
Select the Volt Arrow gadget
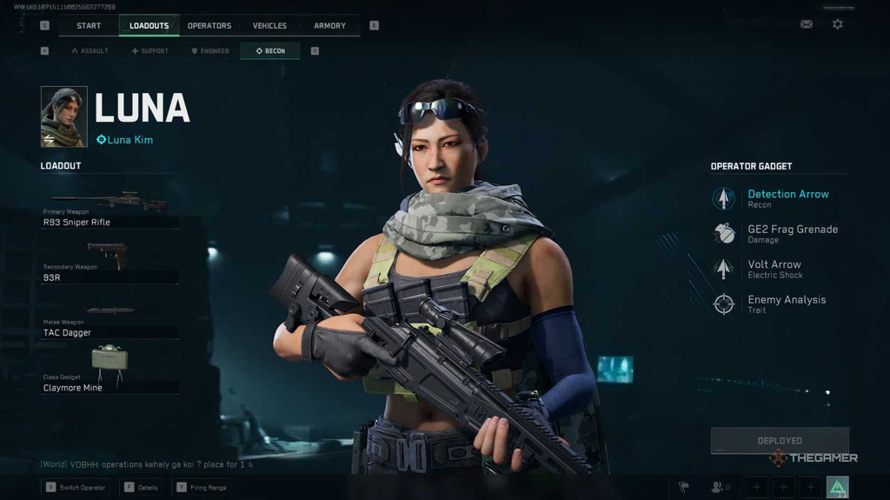[773, 268]
